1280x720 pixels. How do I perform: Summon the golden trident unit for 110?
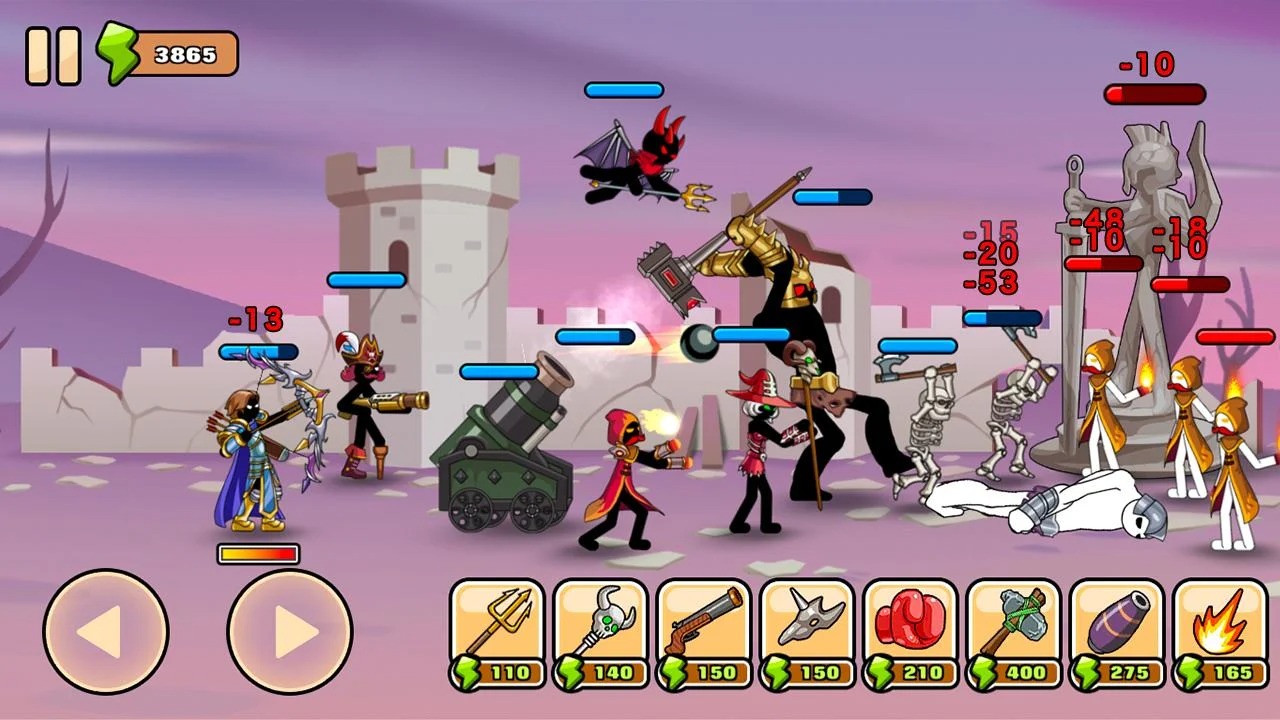click(497, 634)
